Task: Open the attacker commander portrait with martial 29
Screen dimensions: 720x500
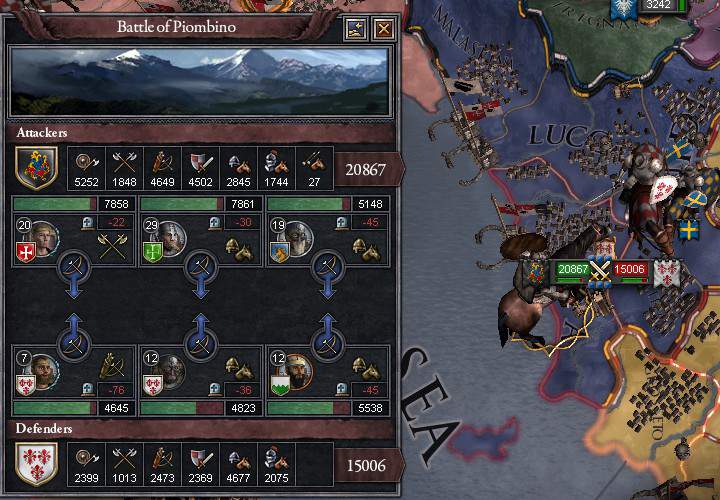Action: (170, 239)
